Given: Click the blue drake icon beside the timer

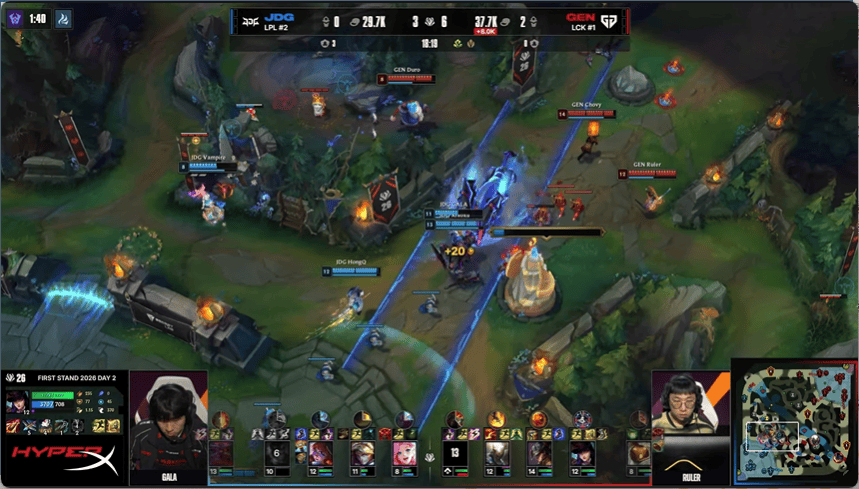Looking at the screenshot, I should pyautogui.click(x=63, y=19).
